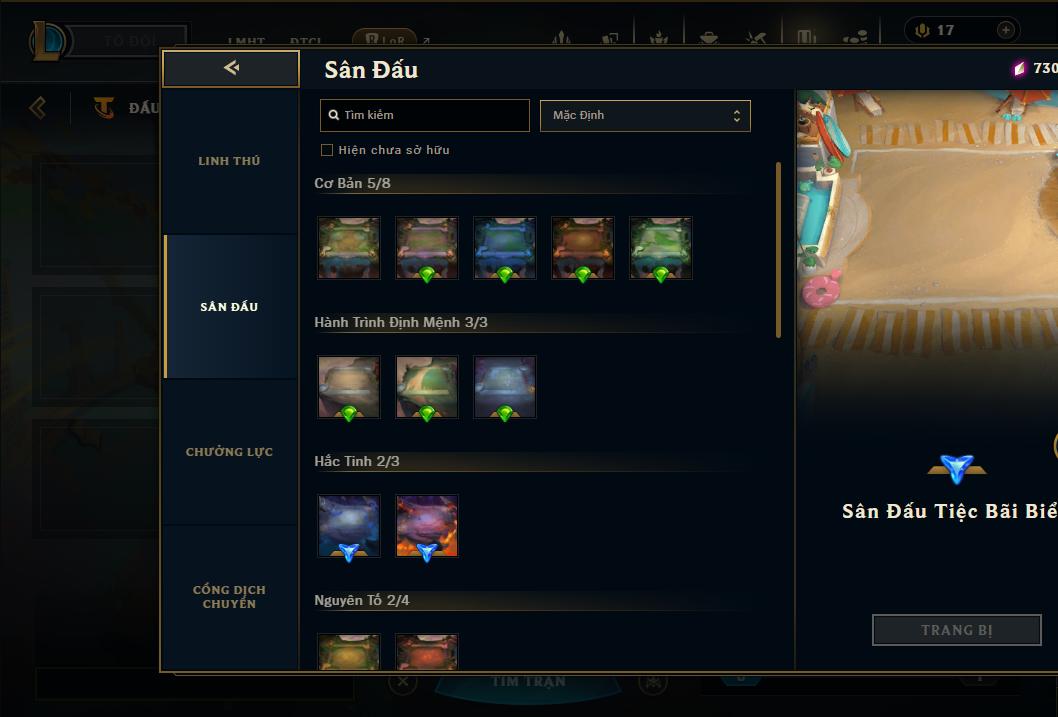Pick the first Nguyên Tố arena
Viewport: 1058px width, 717px height.
click(349, 652)
